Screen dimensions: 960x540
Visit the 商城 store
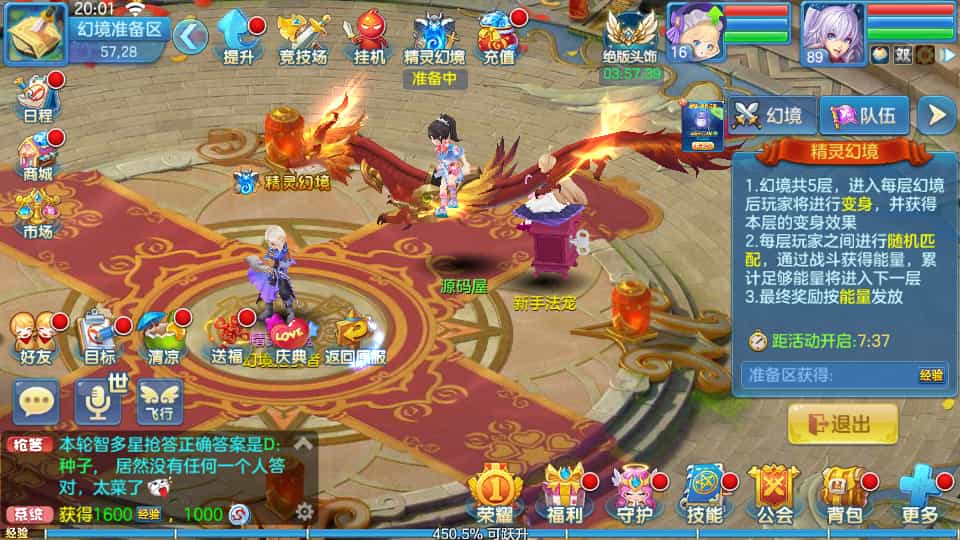point(37,155)
